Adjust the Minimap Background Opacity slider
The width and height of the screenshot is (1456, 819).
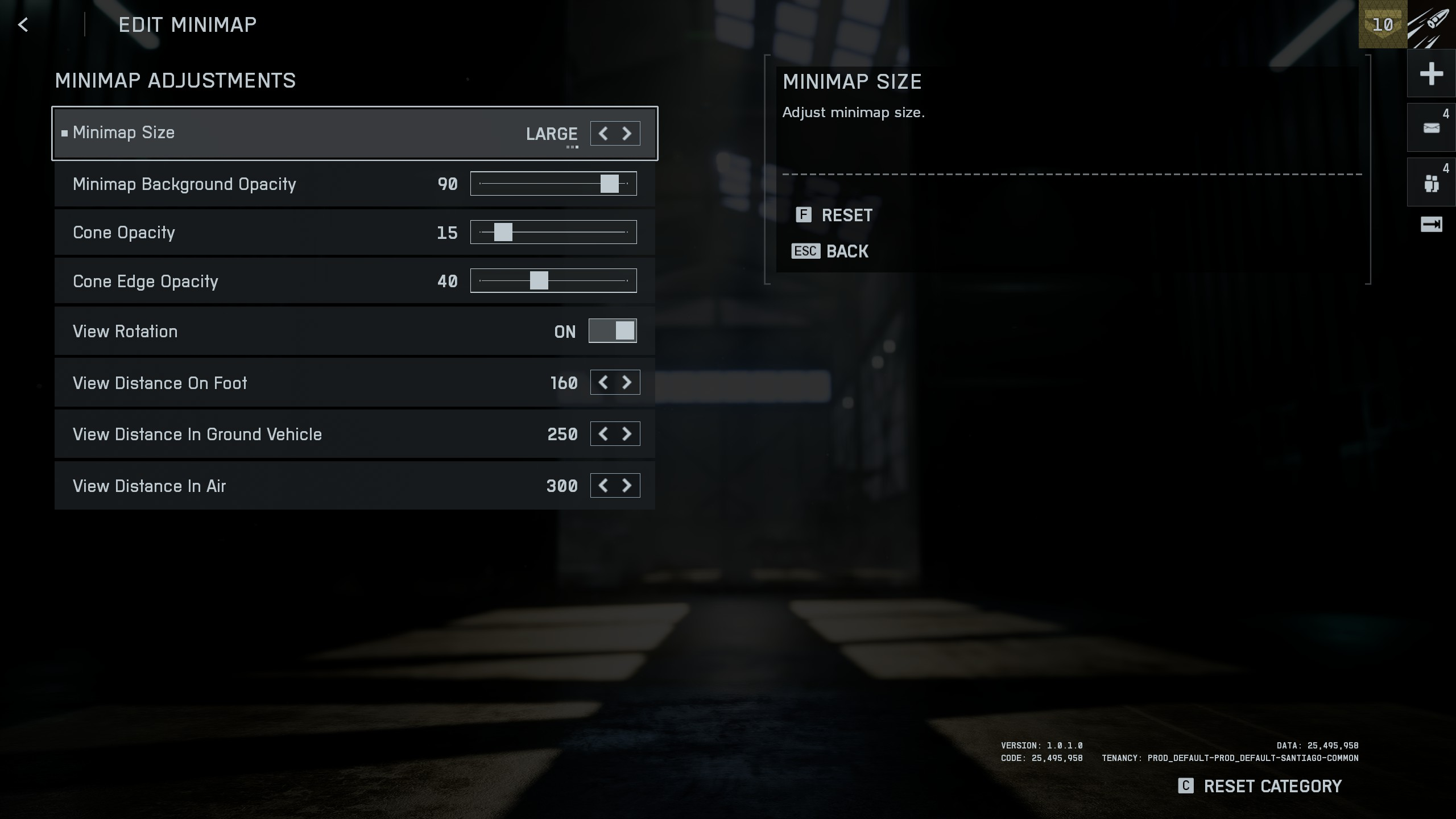(x=609, y=184)
